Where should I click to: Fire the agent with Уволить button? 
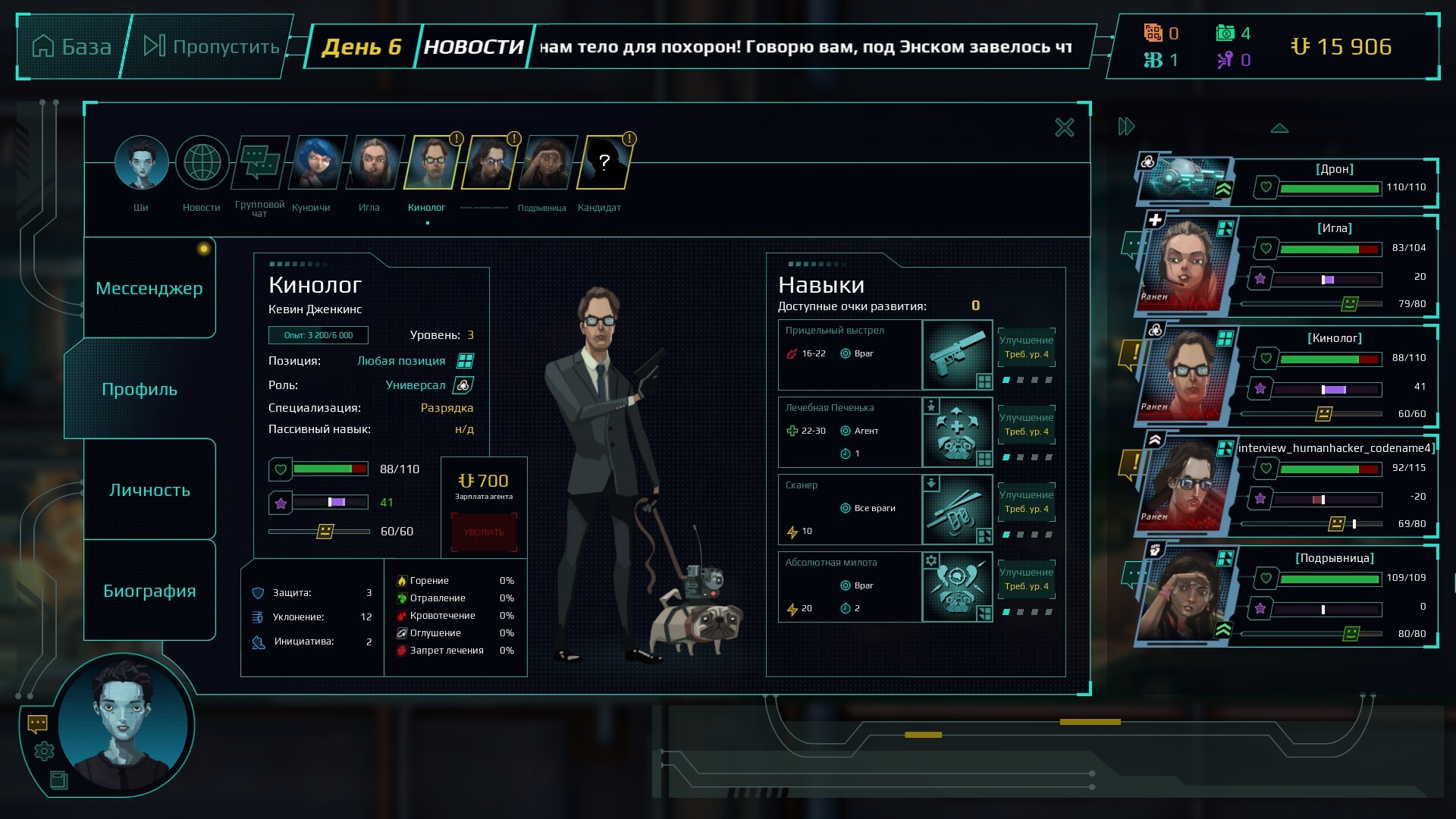484,532
